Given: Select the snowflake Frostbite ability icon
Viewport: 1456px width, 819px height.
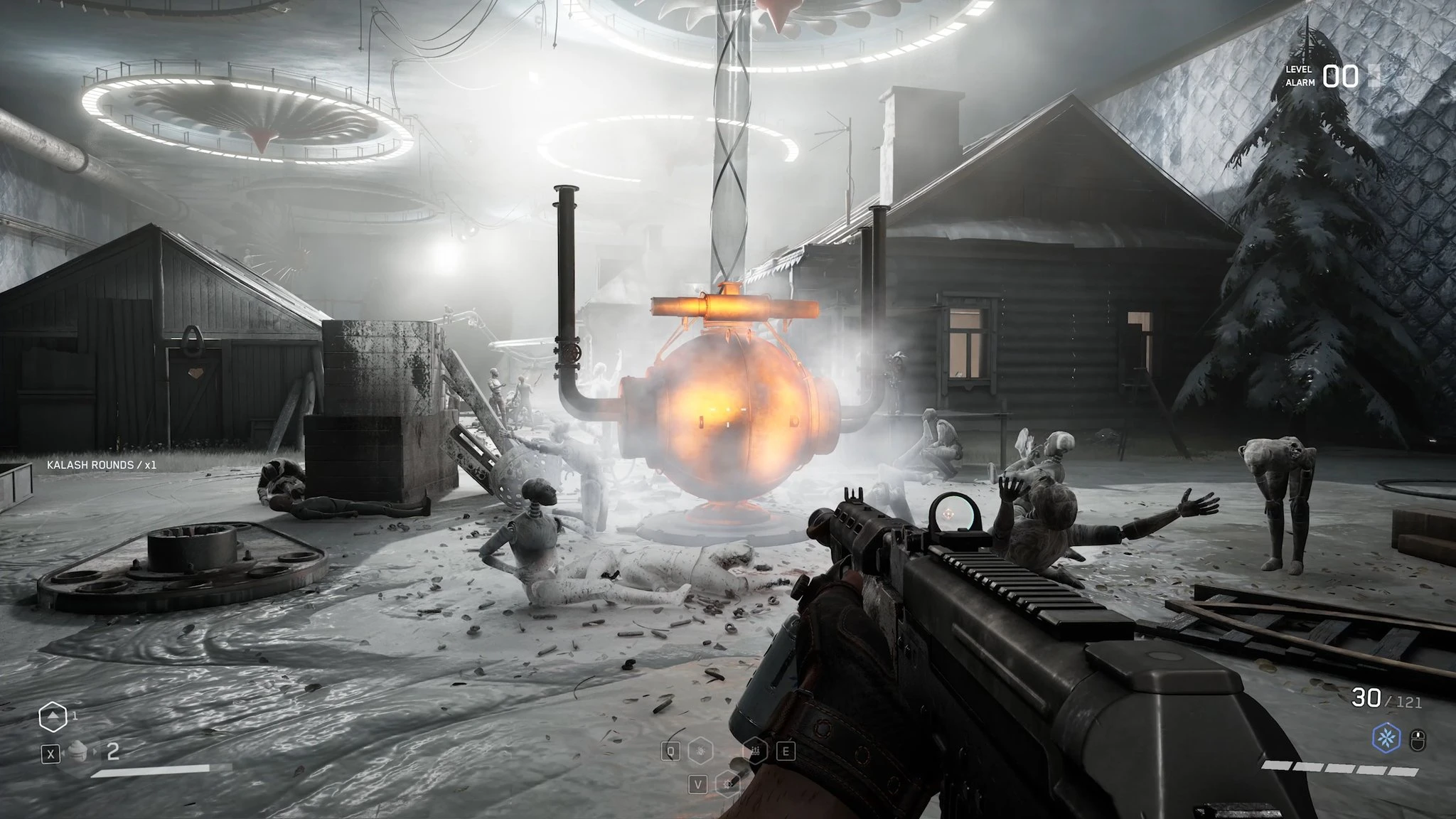Looking at the screenshot, I should pos(1386,737).
